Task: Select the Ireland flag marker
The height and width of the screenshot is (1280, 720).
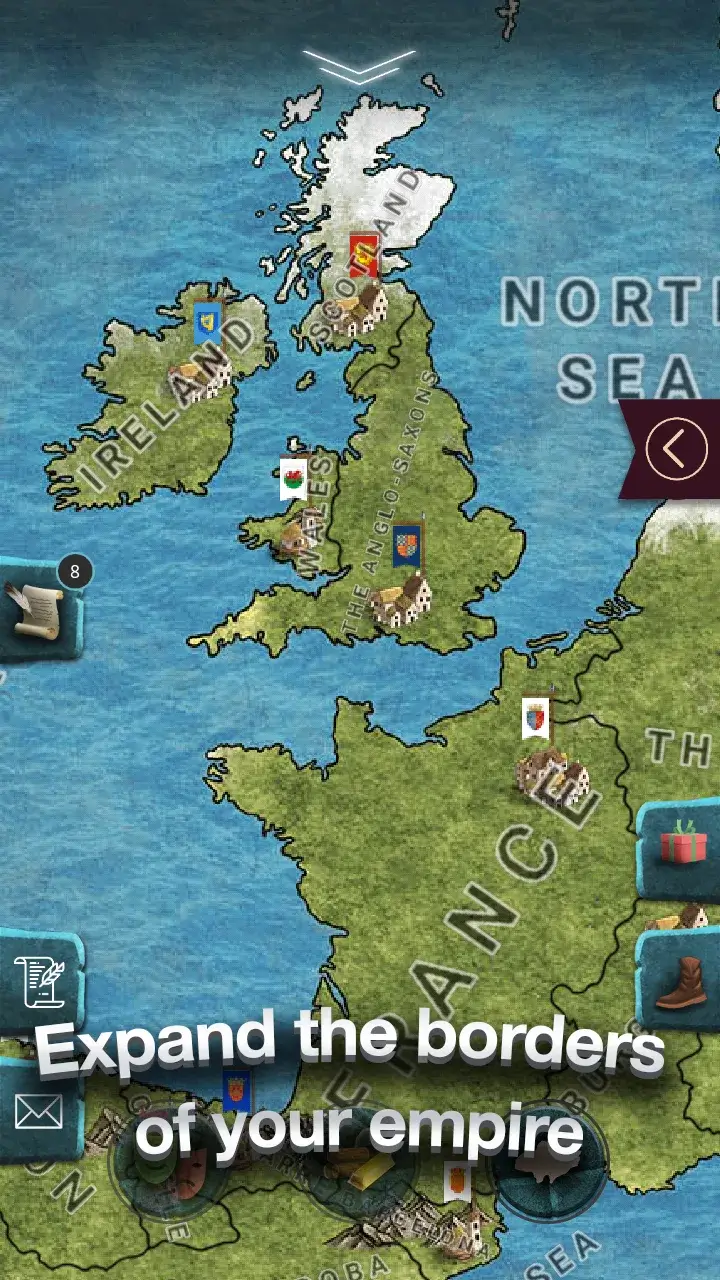Action: point(208,321)
